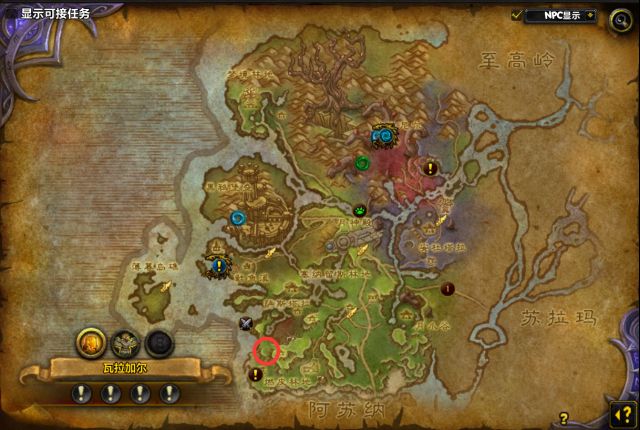Select the golden portrait medallion above 瓦拉加尔
The width and height of the screenshot is (640, 430).
90,343
